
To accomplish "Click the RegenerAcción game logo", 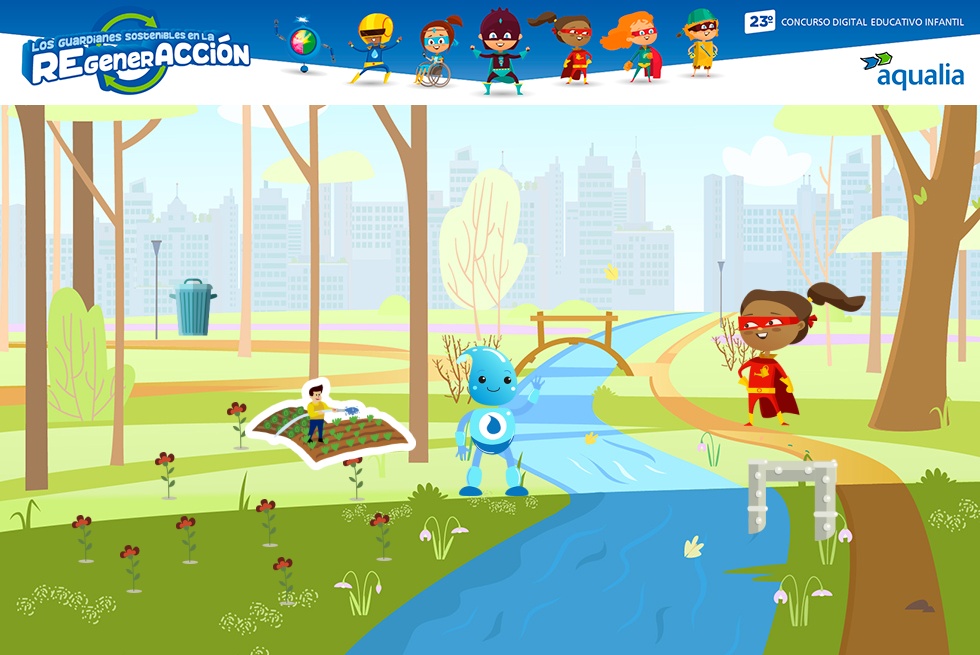I will point(137,54).
